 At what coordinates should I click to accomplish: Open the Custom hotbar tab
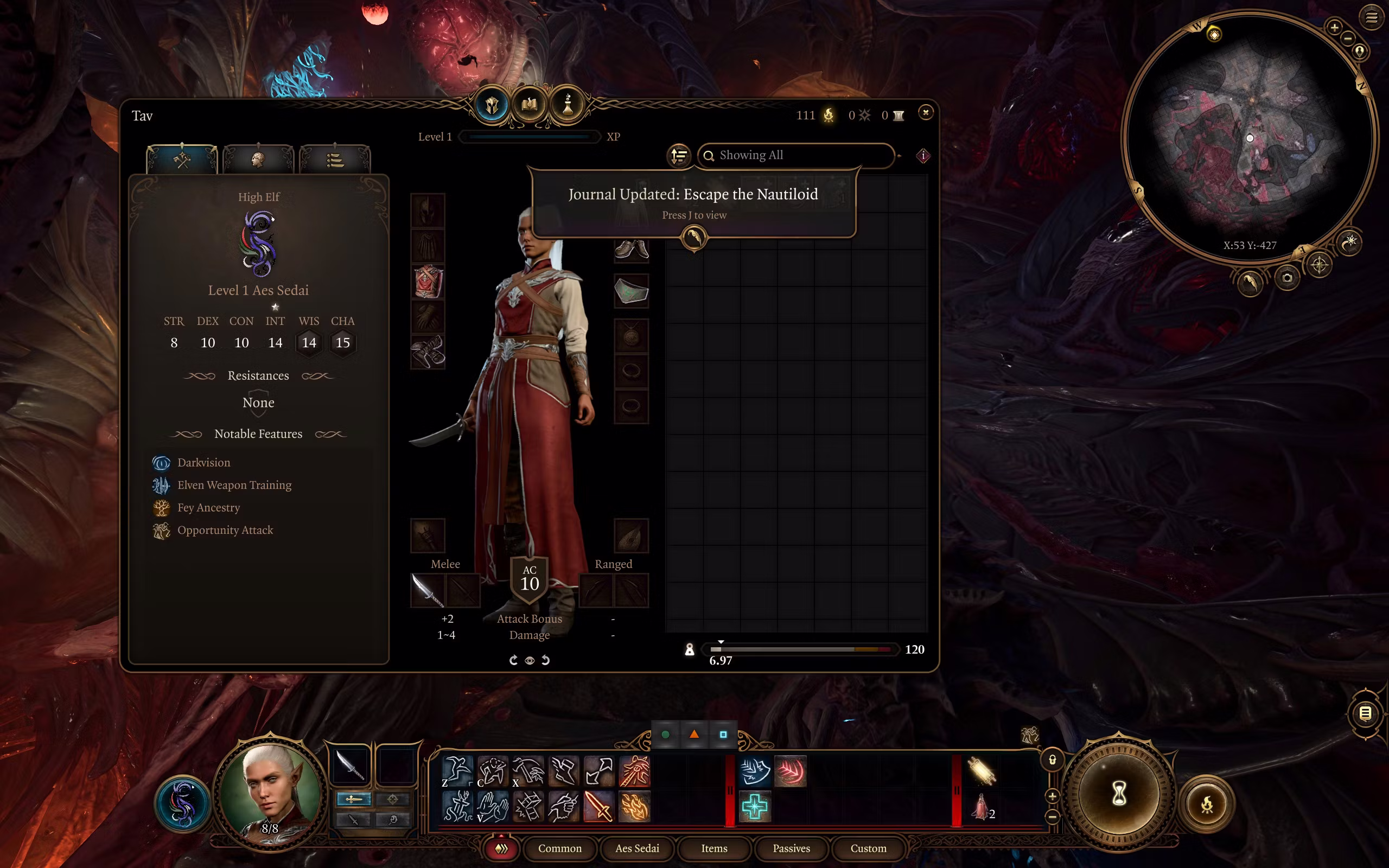[868, 848]
